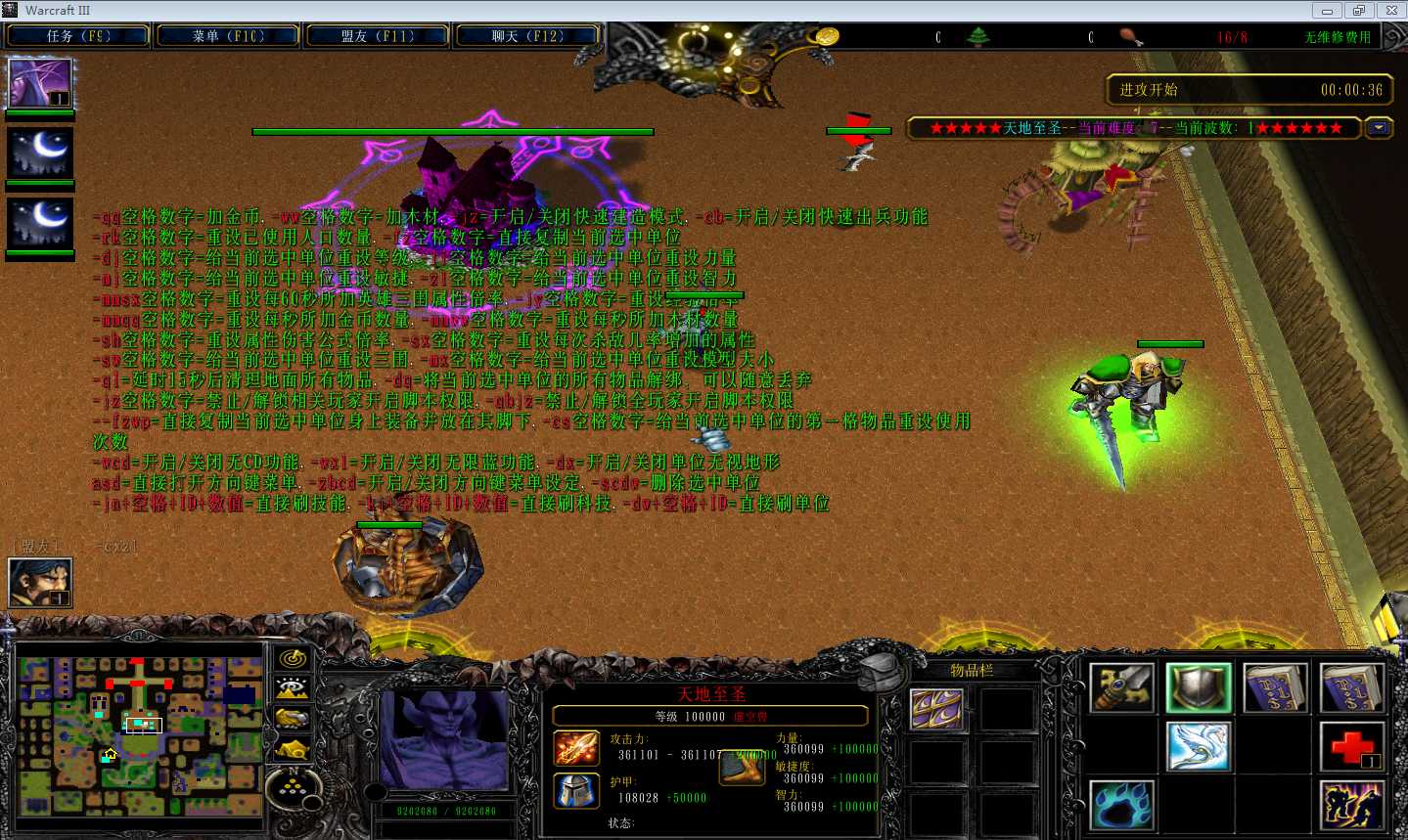
Task: Activate the blue paw print ability
Action: (x=1122, y=805)
